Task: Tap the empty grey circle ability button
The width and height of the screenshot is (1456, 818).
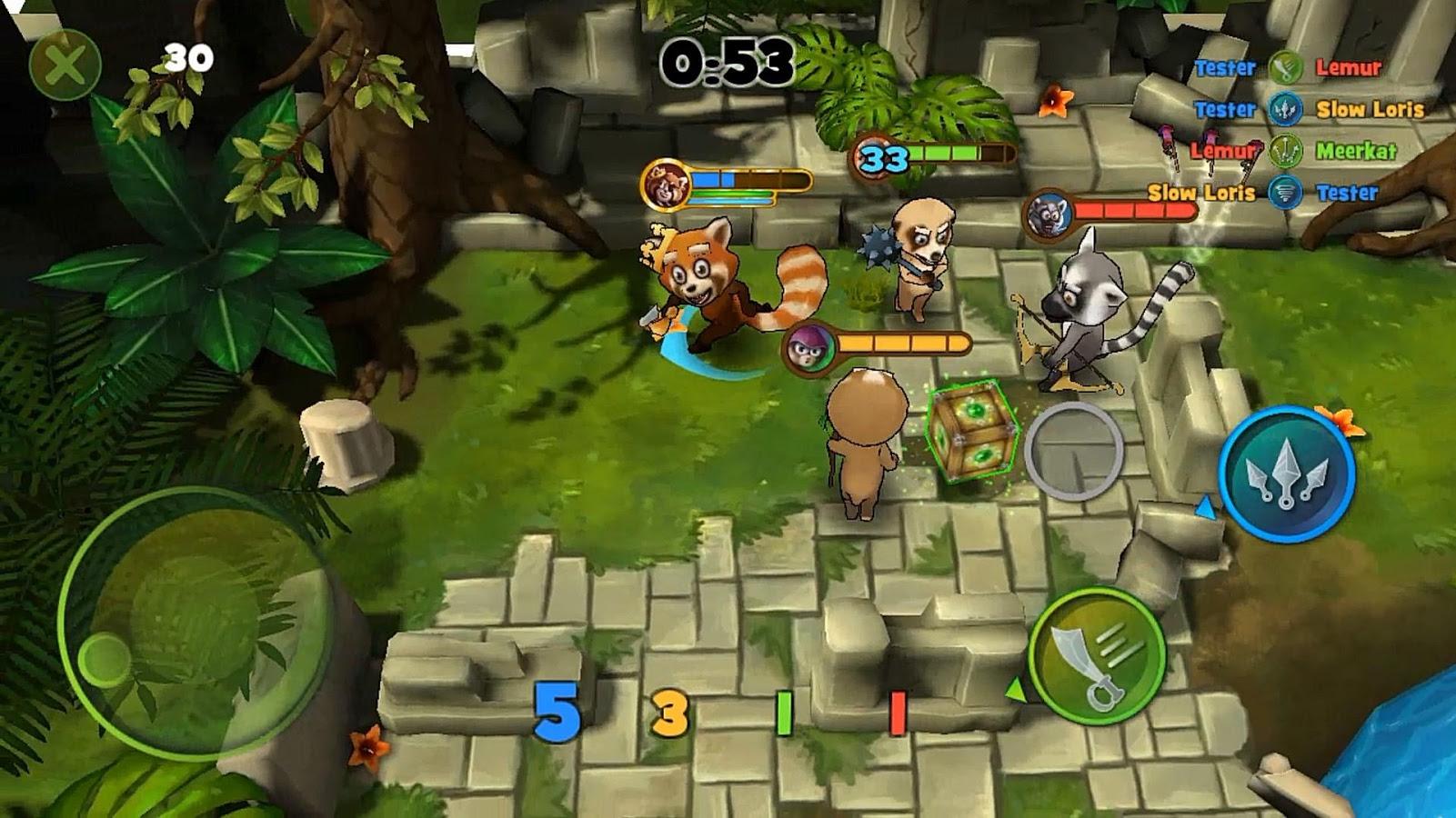Action: (1074, 451)
